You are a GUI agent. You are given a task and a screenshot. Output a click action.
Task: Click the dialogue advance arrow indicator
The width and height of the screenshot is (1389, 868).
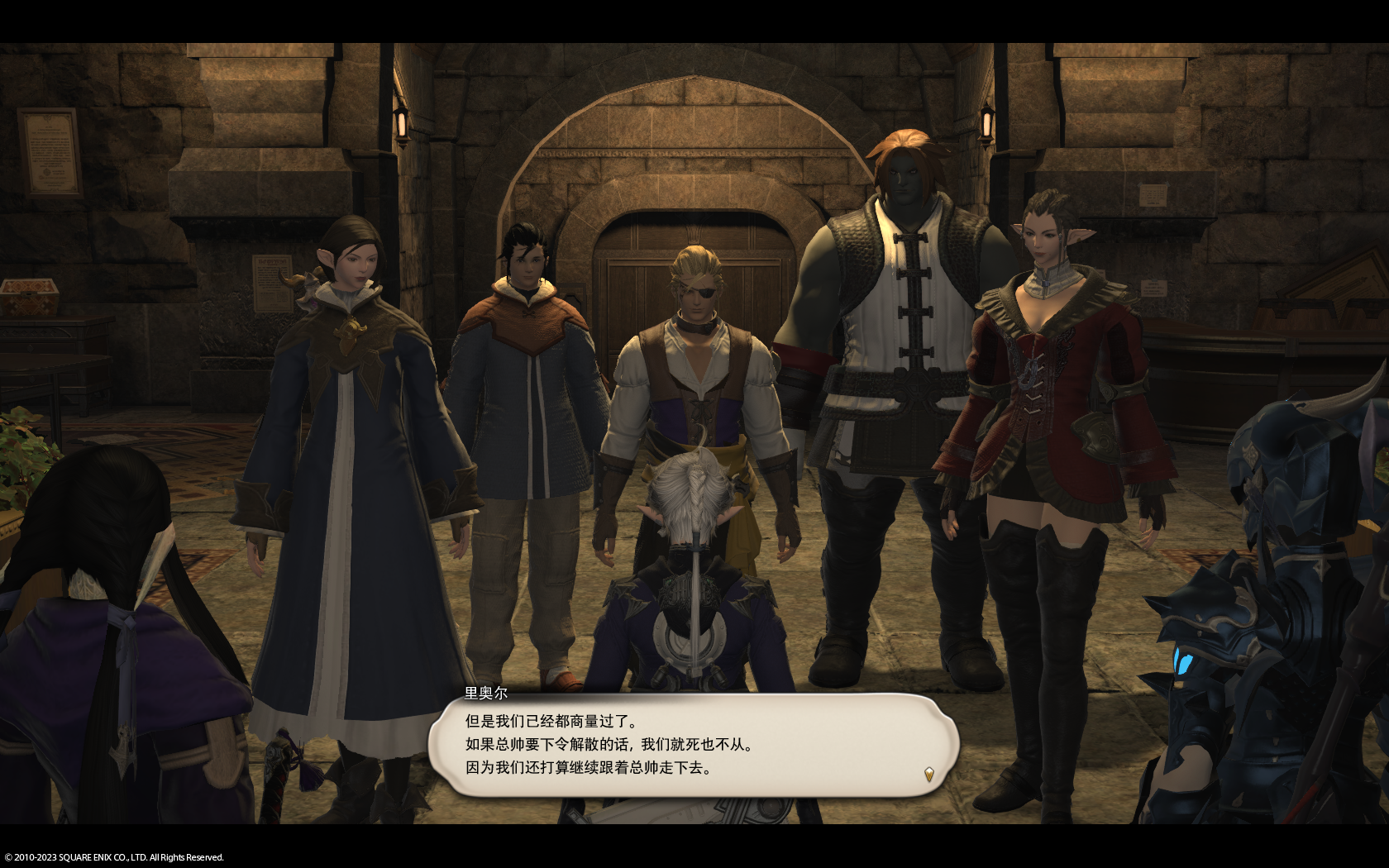pos(929,774)
